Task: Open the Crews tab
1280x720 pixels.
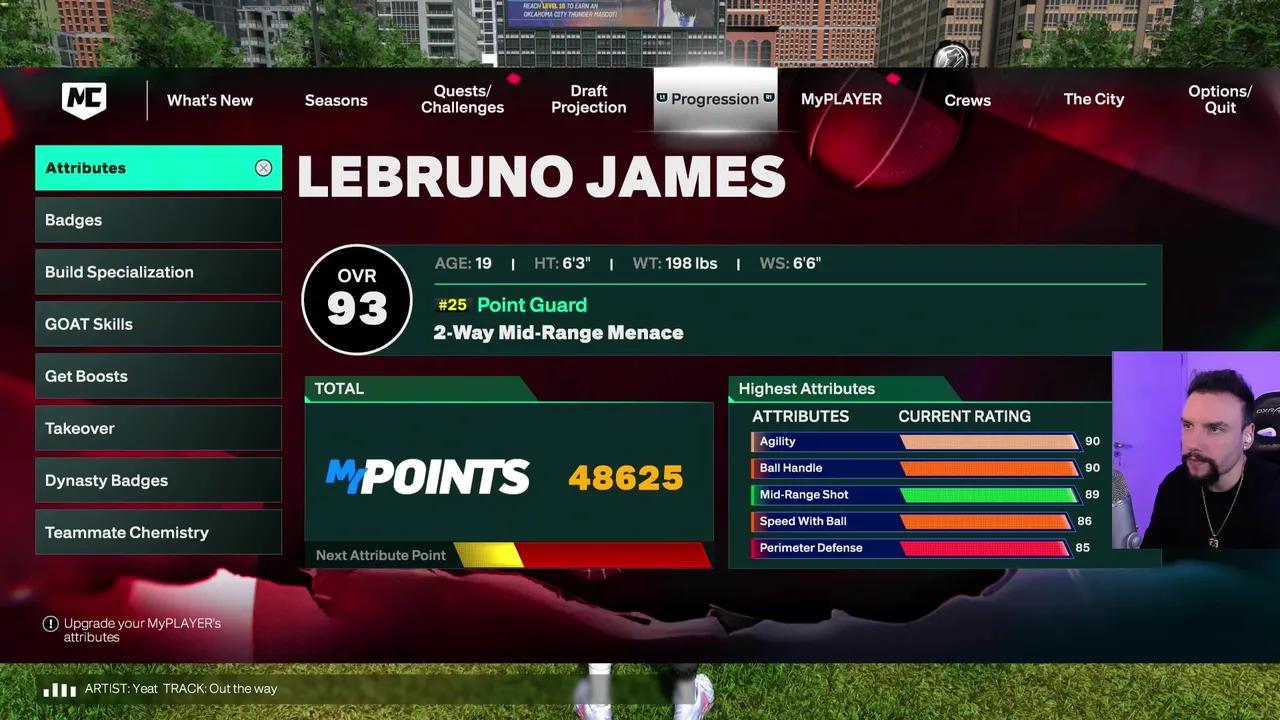Action: [967, 100]
